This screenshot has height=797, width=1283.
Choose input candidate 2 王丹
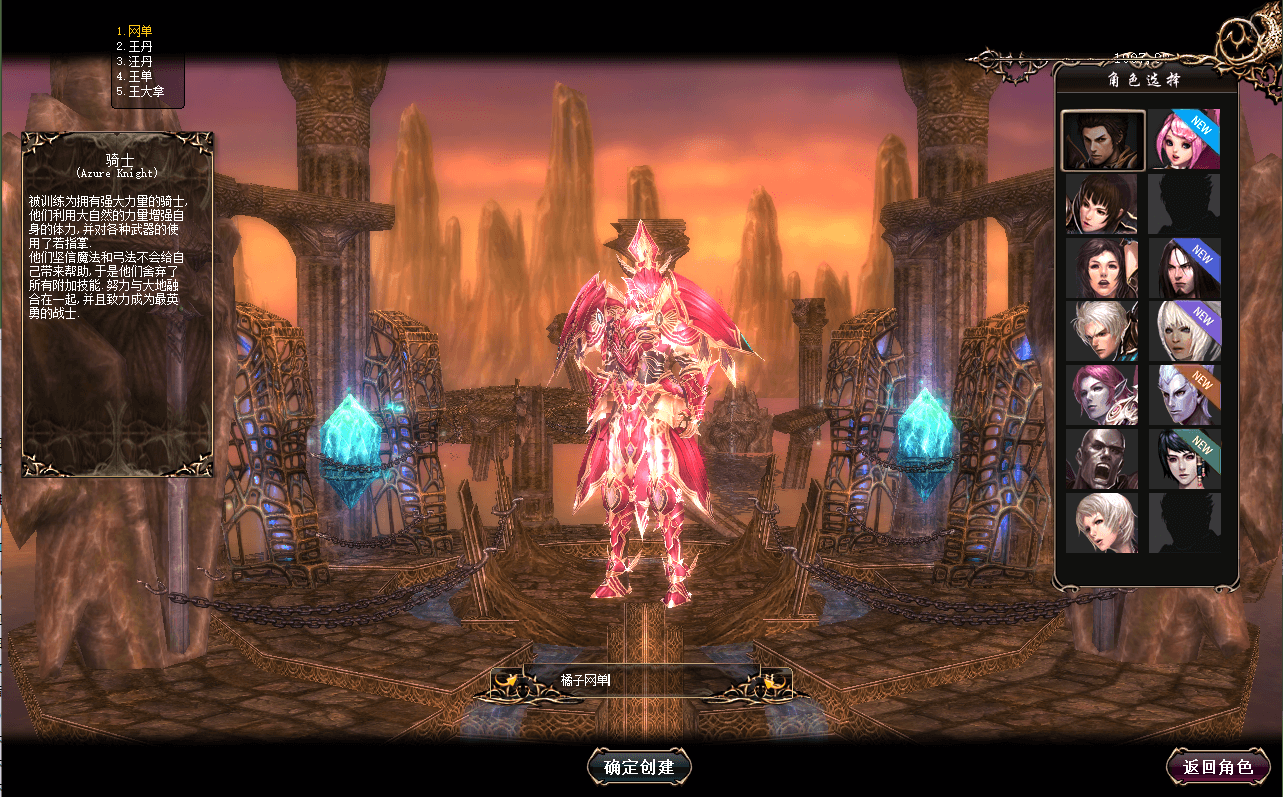(135, 46)
